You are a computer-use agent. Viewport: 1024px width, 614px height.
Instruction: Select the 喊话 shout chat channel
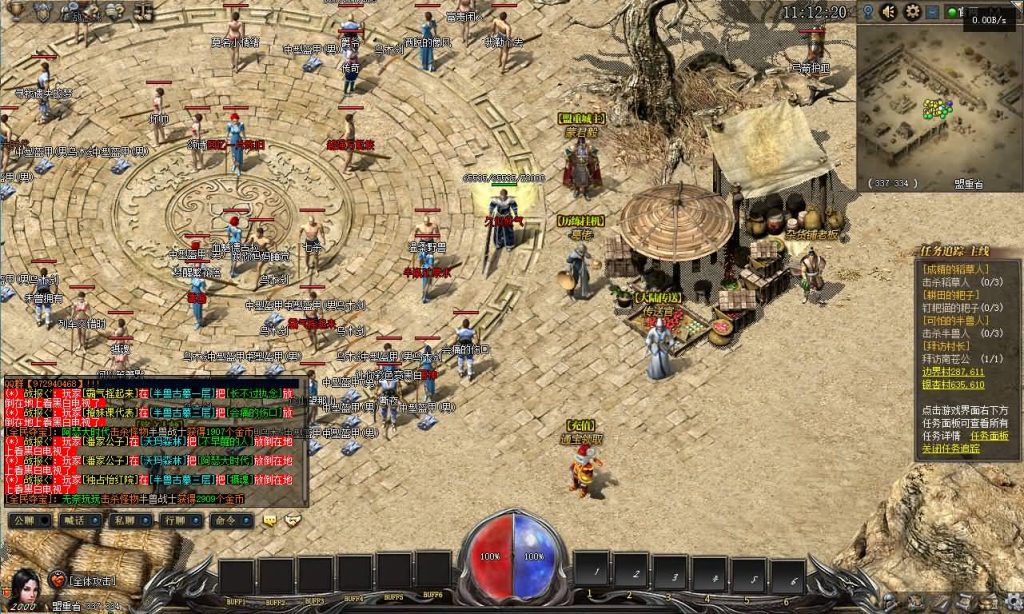[75, 520]
